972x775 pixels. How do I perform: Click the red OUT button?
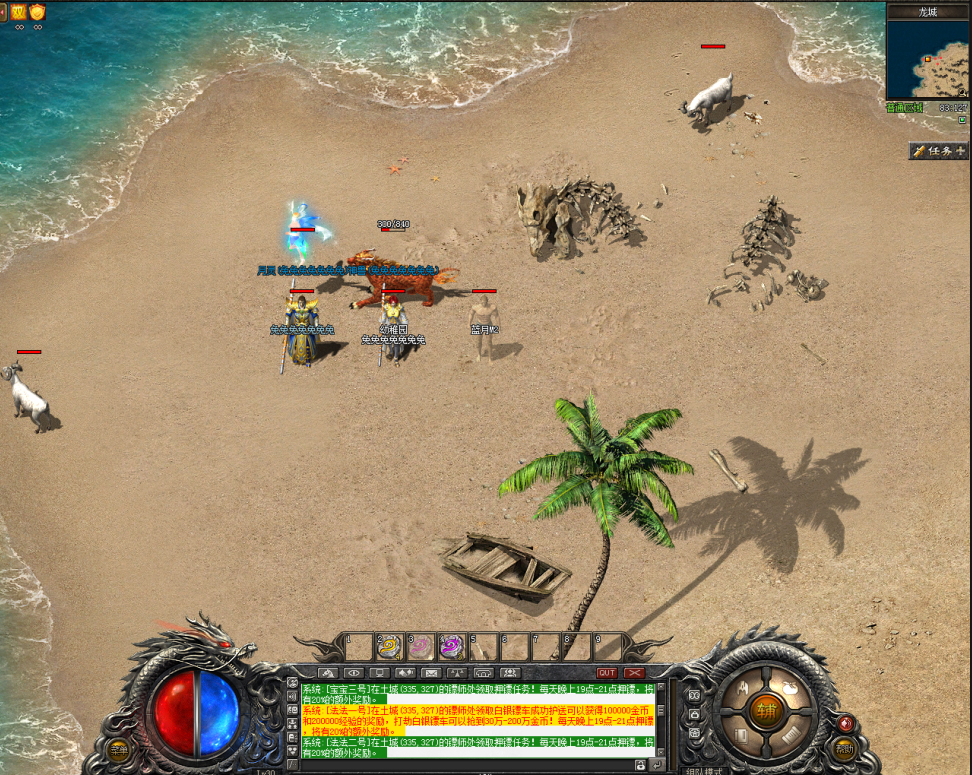pos(606,673)
